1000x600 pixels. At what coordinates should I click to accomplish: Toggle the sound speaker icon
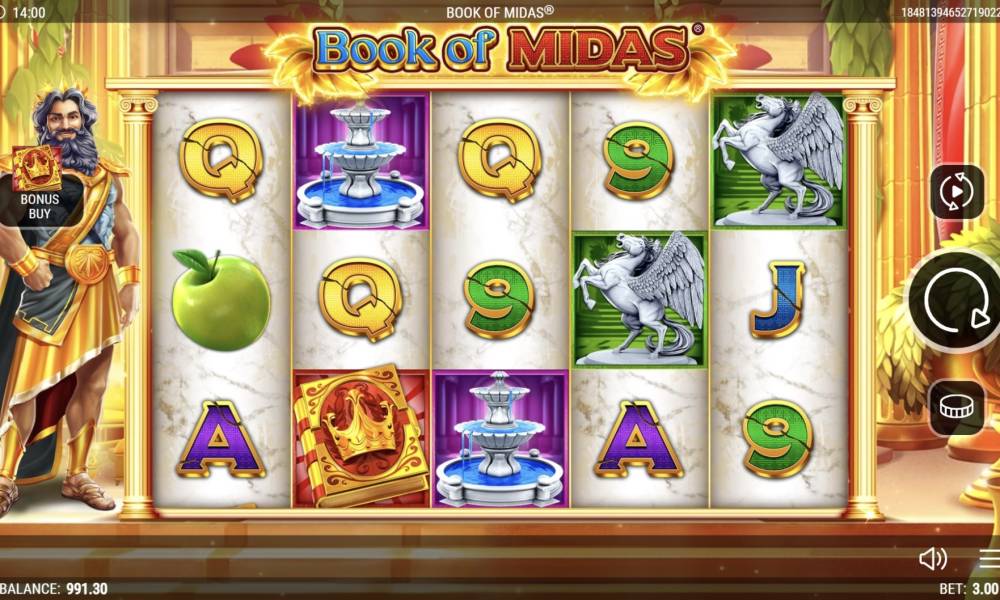[x=932, y=558]
